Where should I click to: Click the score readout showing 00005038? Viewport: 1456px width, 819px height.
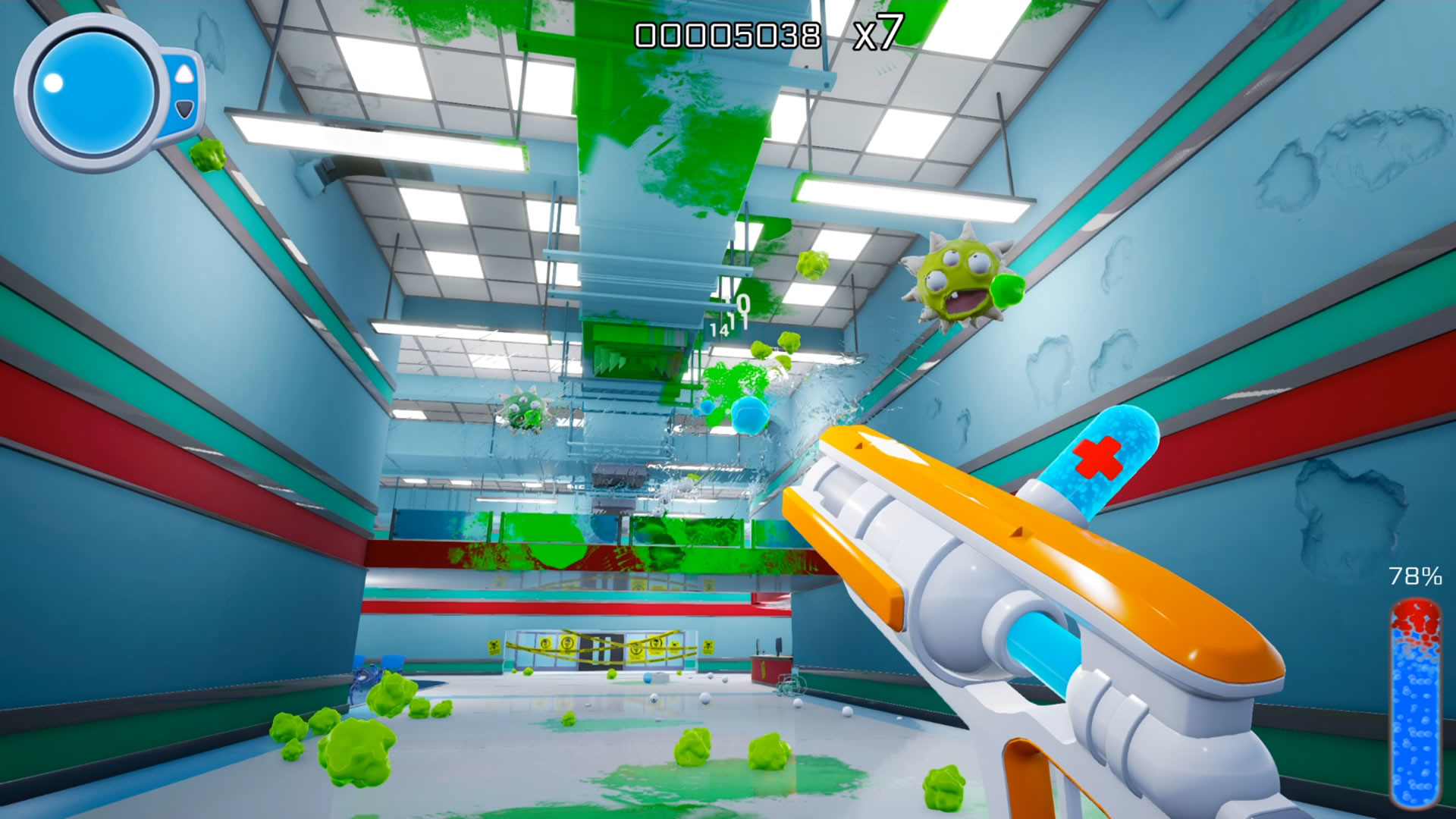click(x=728, y=32)
